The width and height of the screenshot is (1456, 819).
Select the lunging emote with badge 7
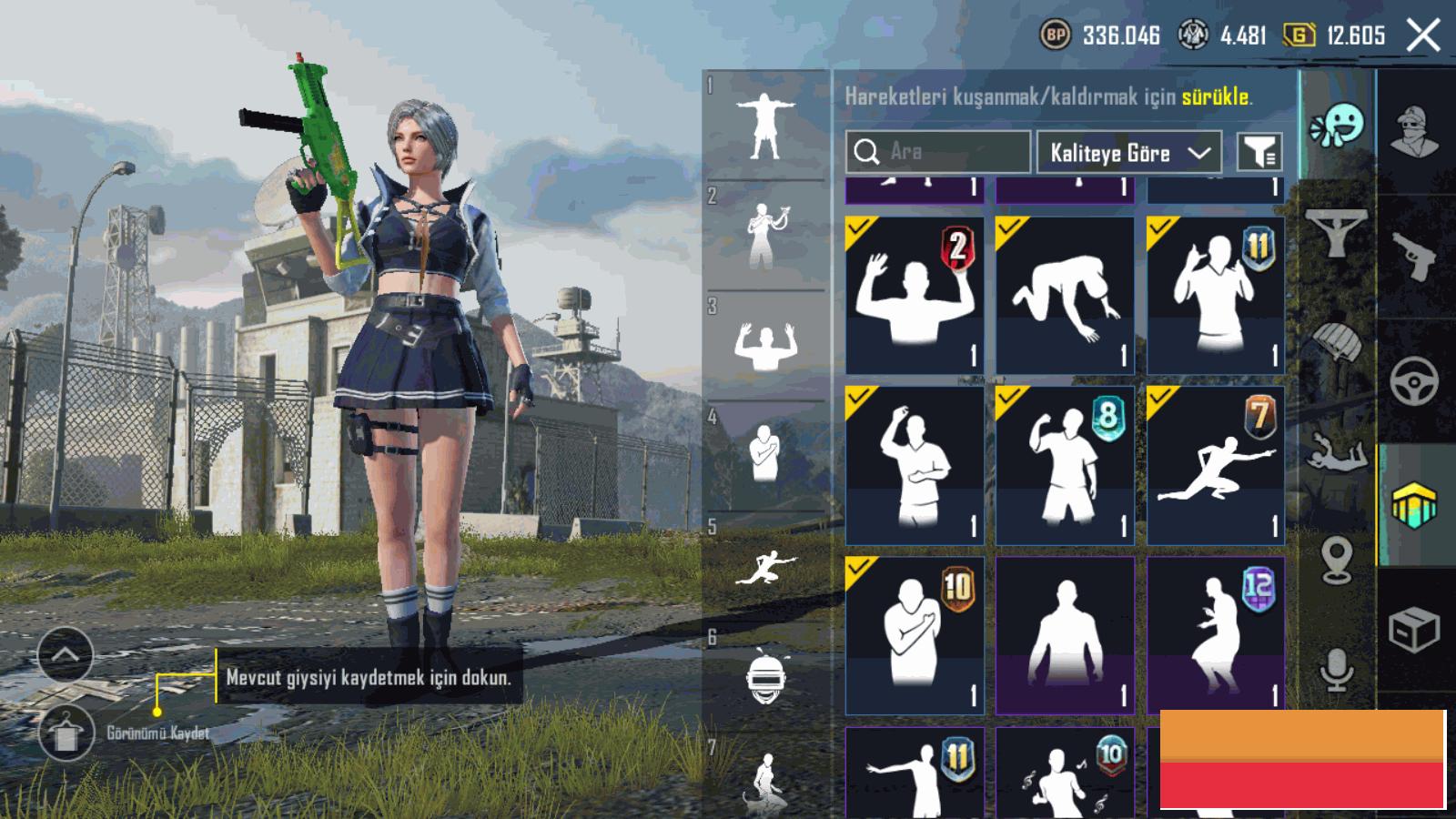click(x=1216, y=465)
